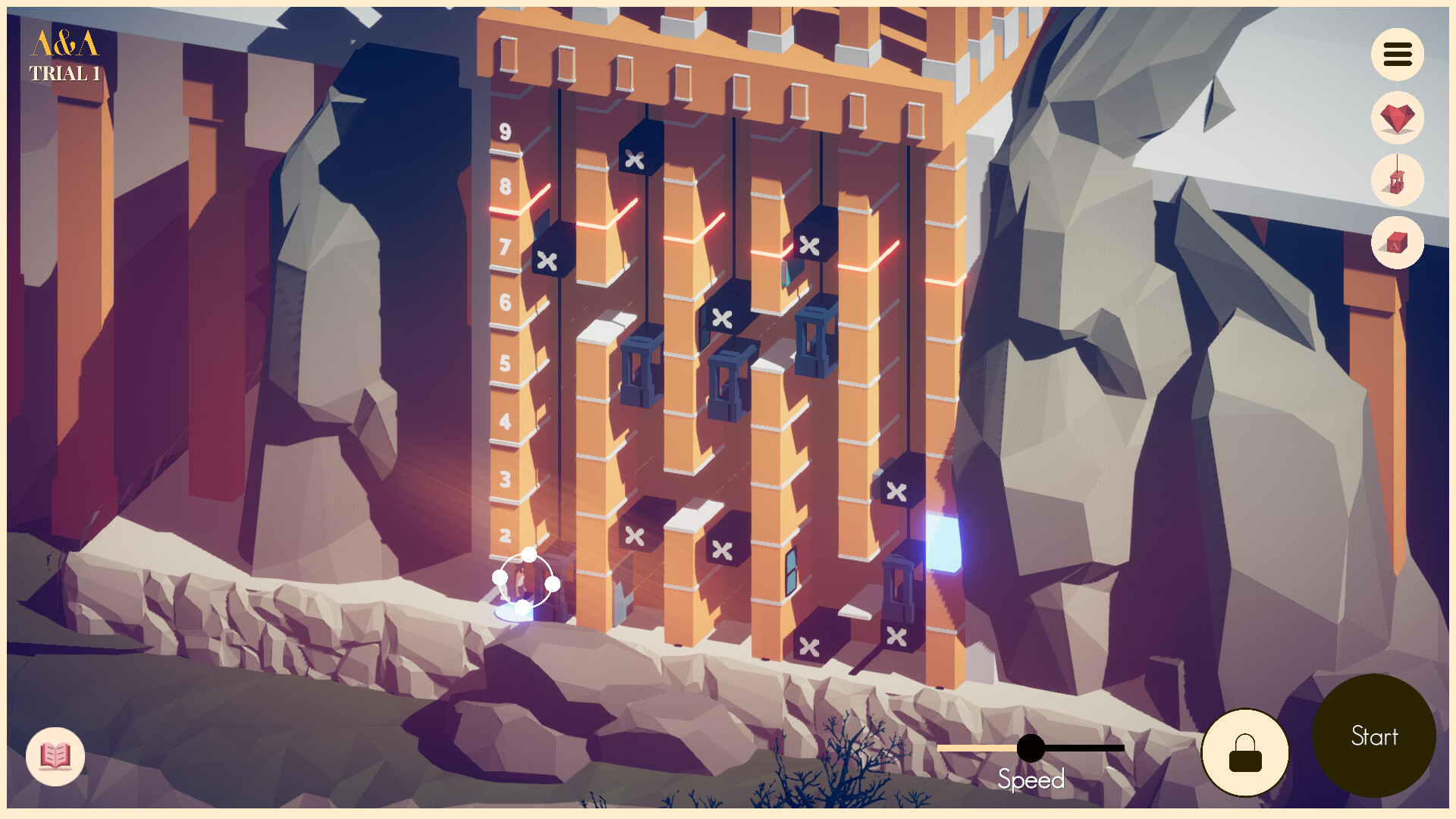Select the red cube block icon
The height and width of the screenshot is (819, 1456).
(x=1396, y=243)
